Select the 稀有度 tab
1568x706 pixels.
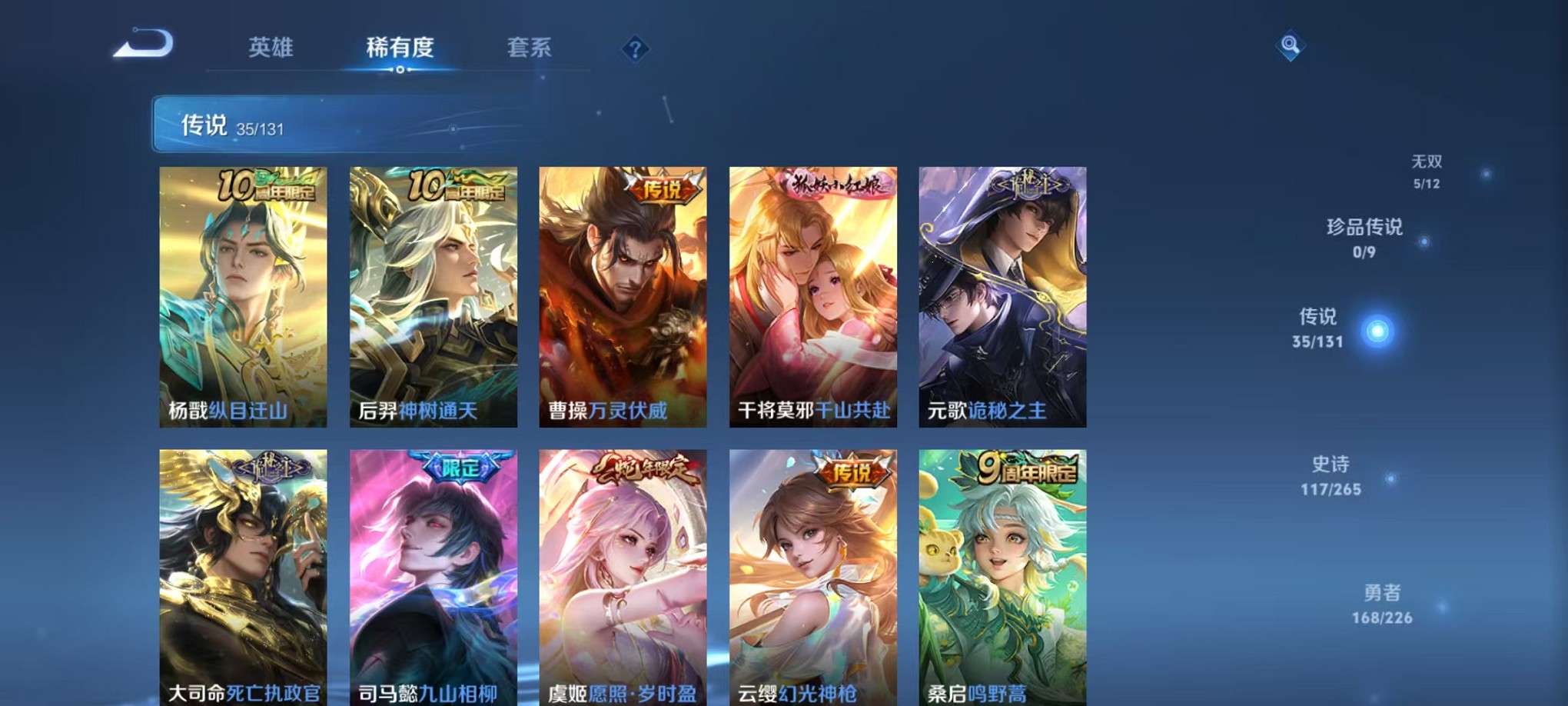(399, 48)
